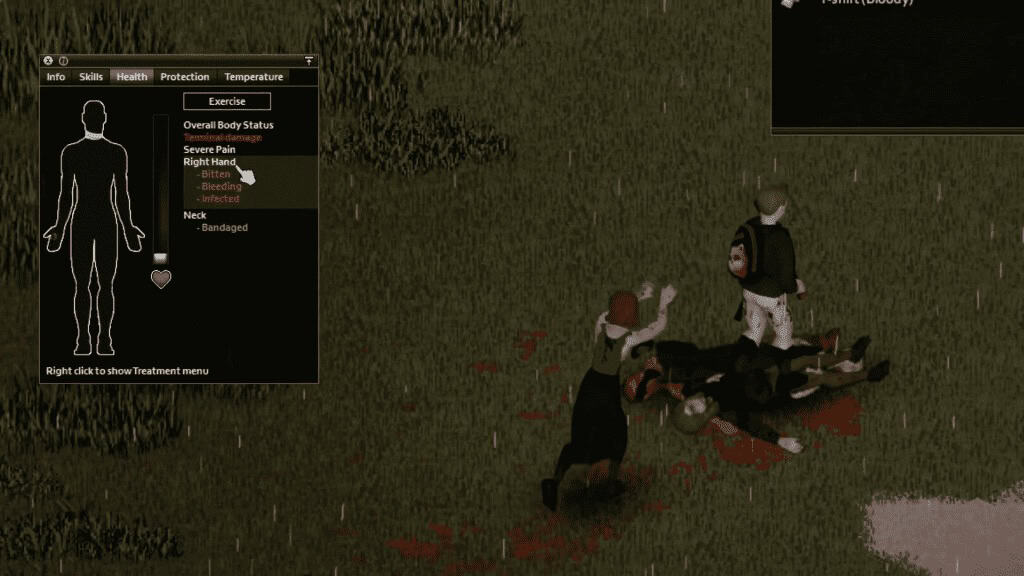
Task: Switch to the Info tab
Action: [56, 77]
